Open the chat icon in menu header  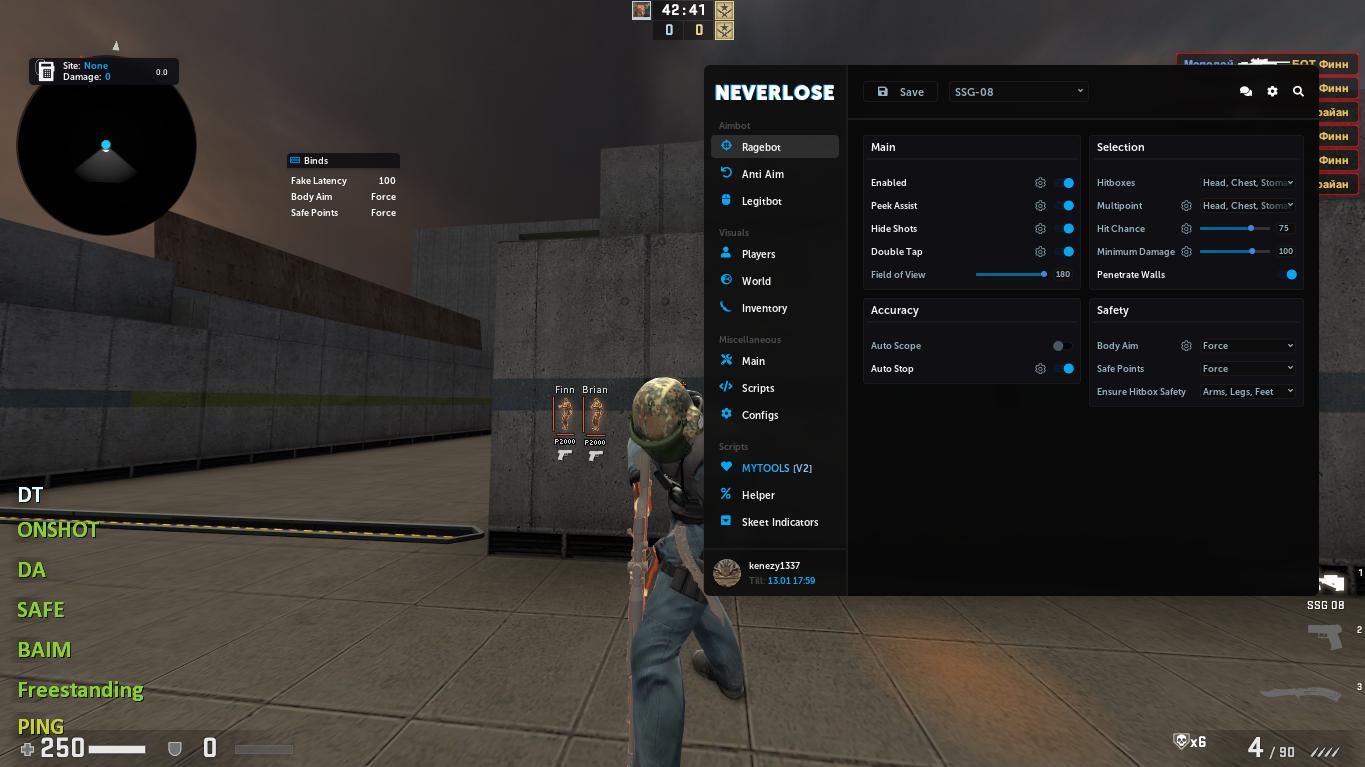pos(1246,91)
